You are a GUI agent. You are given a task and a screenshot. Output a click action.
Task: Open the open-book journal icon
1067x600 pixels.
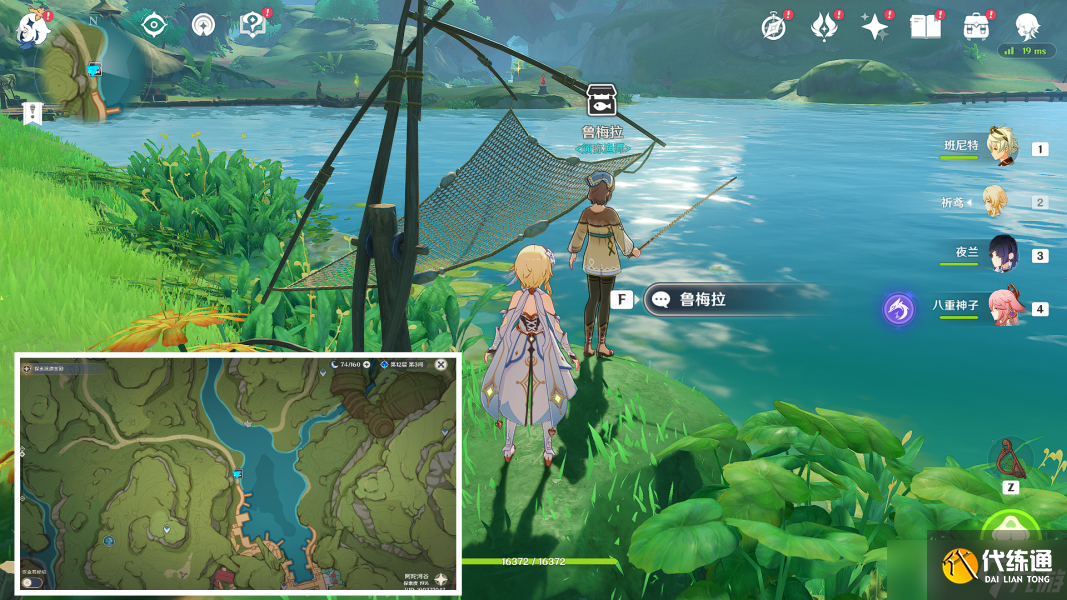tap(926, 27)
